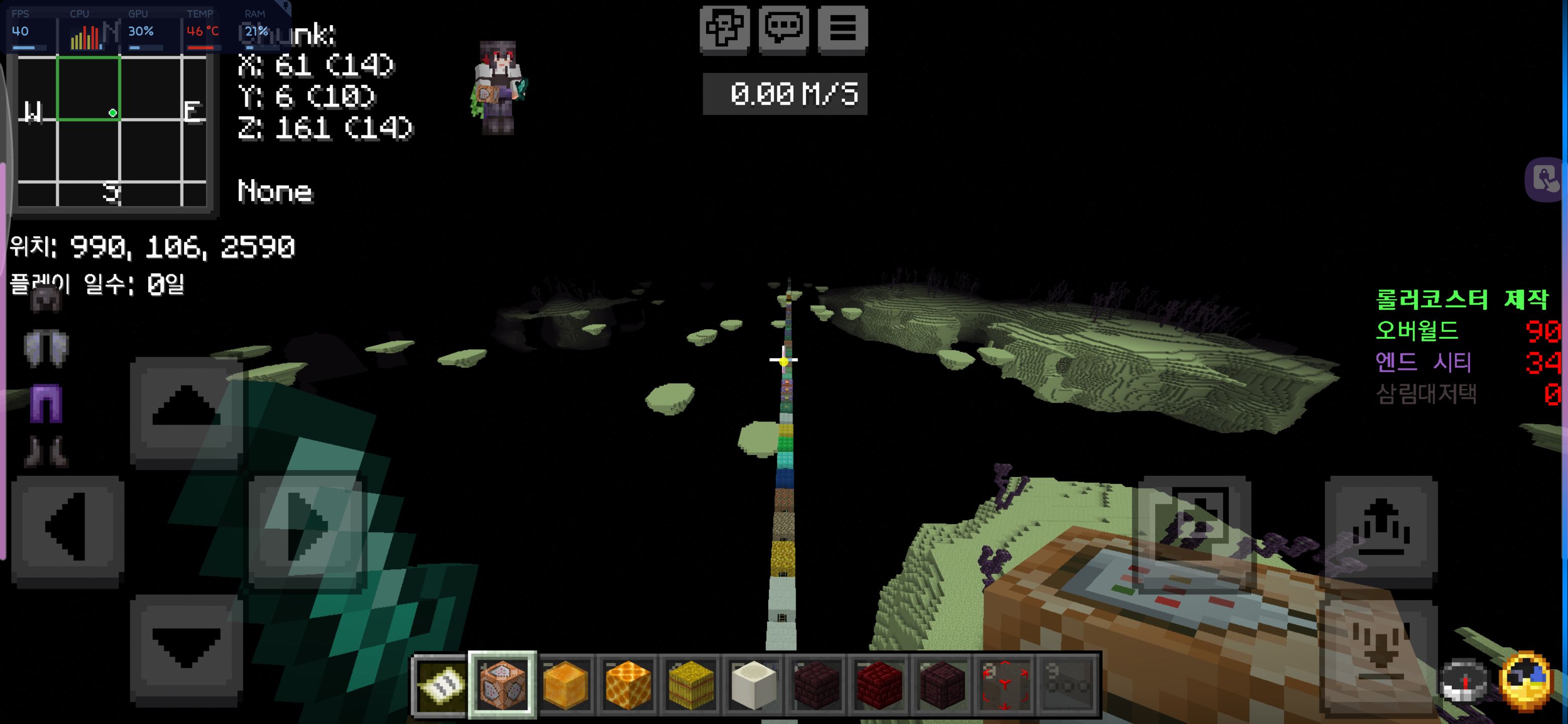The width and height of the screenshot is (1568, 724).
Task: Tap the move forward arrow
Action: click(x=186, y=412)
